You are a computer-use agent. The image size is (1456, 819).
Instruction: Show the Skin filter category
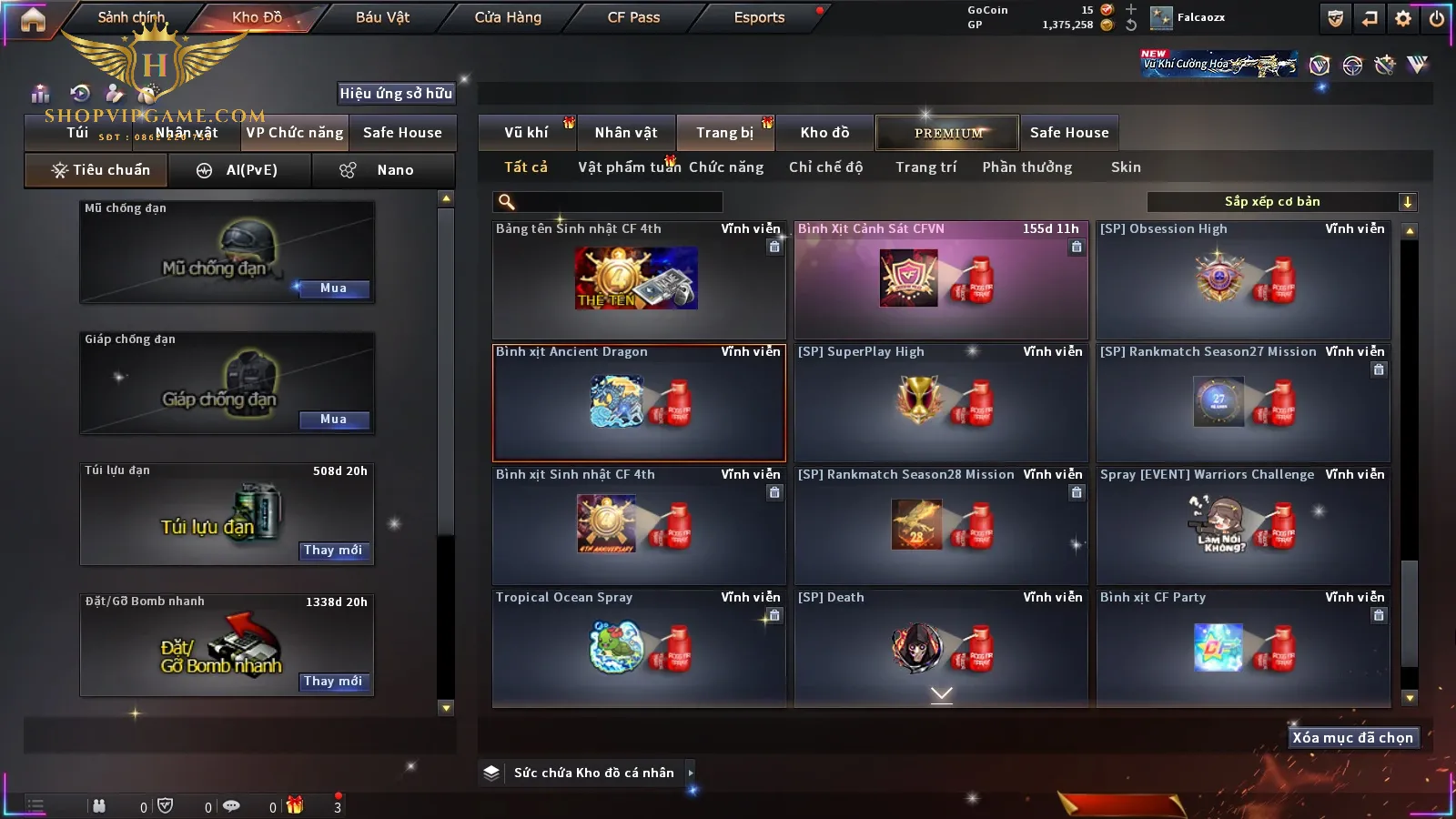pyautogui.click(x=1126, y=167)
